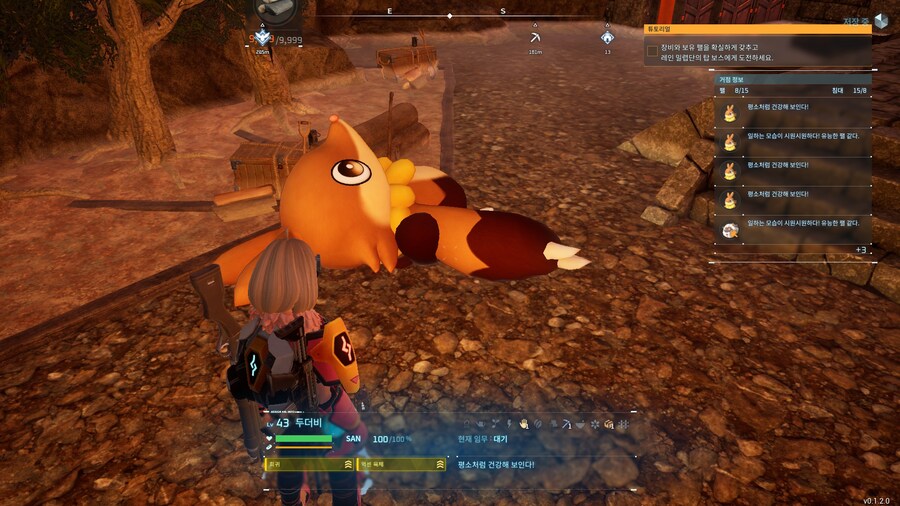Click the handiwork hand icon
Viewport: 900px width, 506px height.
click(x=523, y=424)
